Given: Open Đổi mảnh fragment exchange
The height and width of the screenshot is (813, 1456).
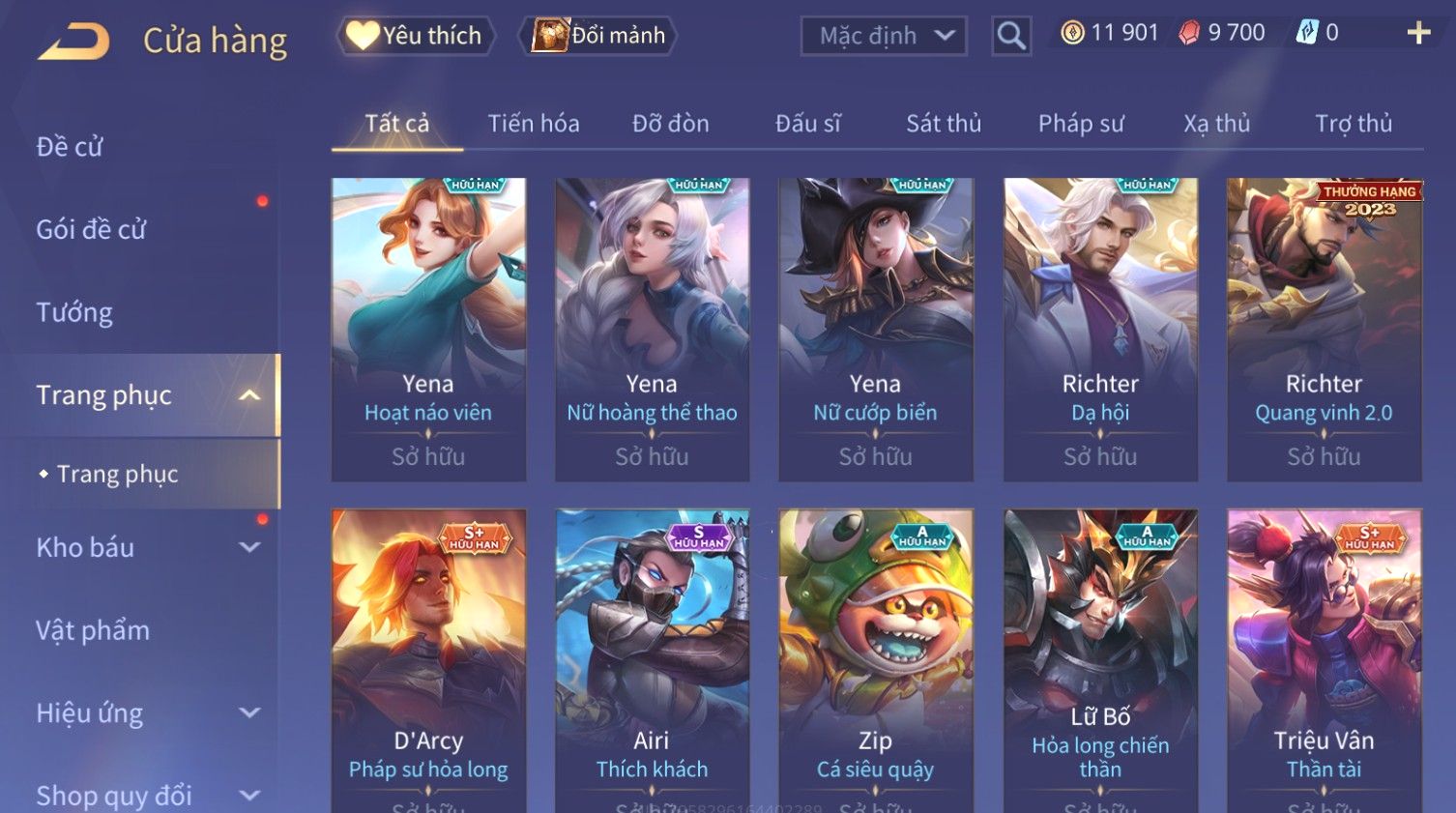Looking at the screenshot, I should pos(599,36).
